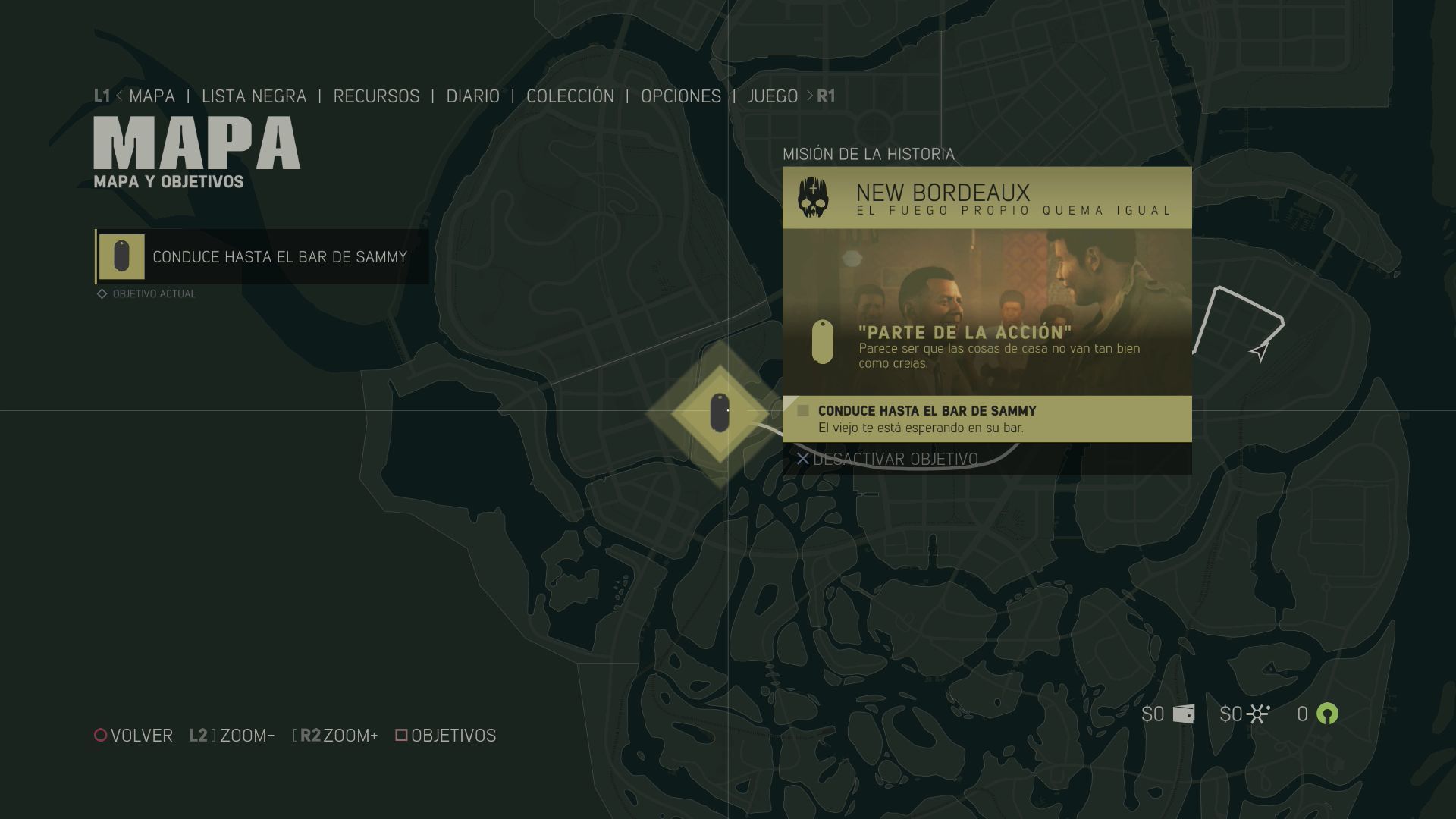1456x819 pixels.
Task: Show the Diario tab
Action: (x=472, y=96)
